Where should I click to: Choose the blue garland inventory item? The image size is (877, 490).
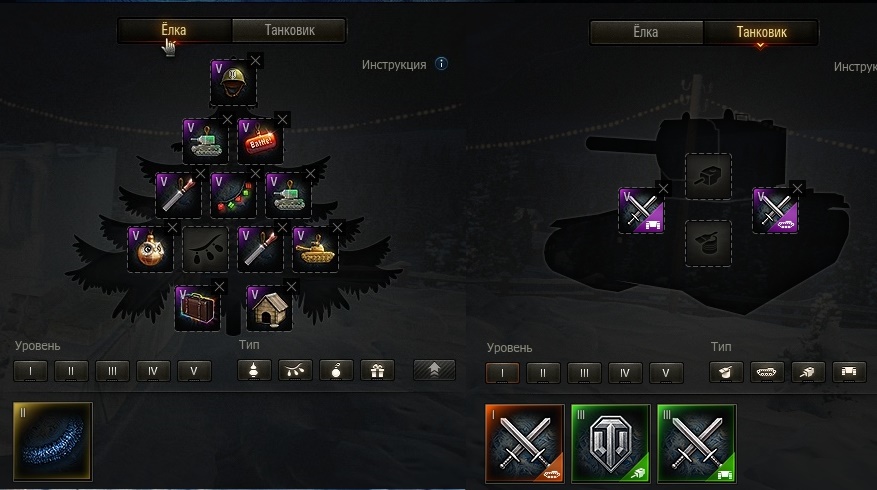coord(54,441)
